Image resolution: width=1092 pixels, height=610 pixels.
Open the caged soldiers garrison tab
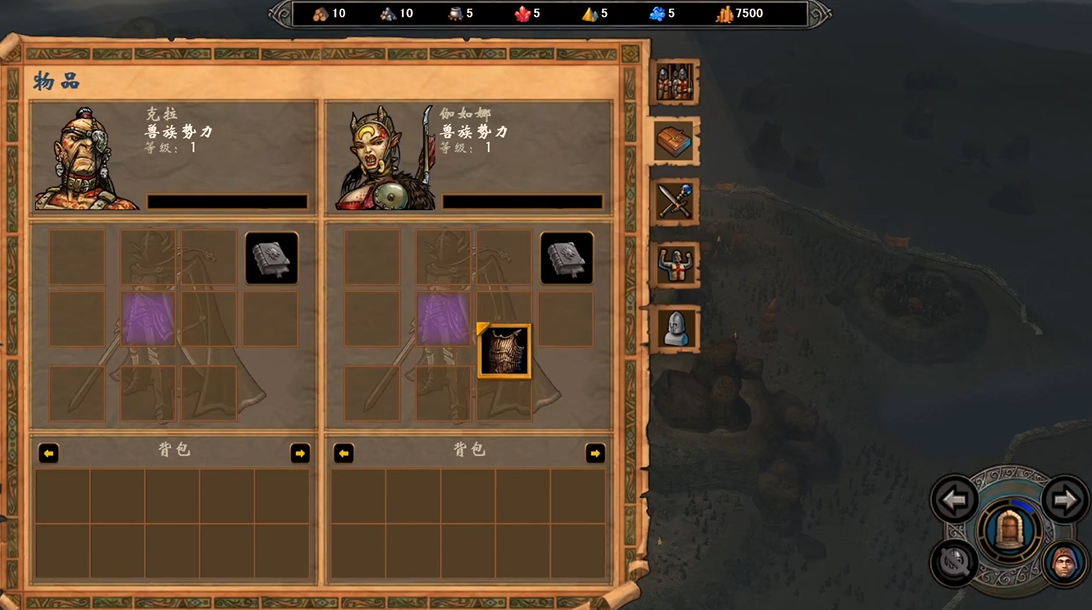pyautogui.click(x=675, y=83)
